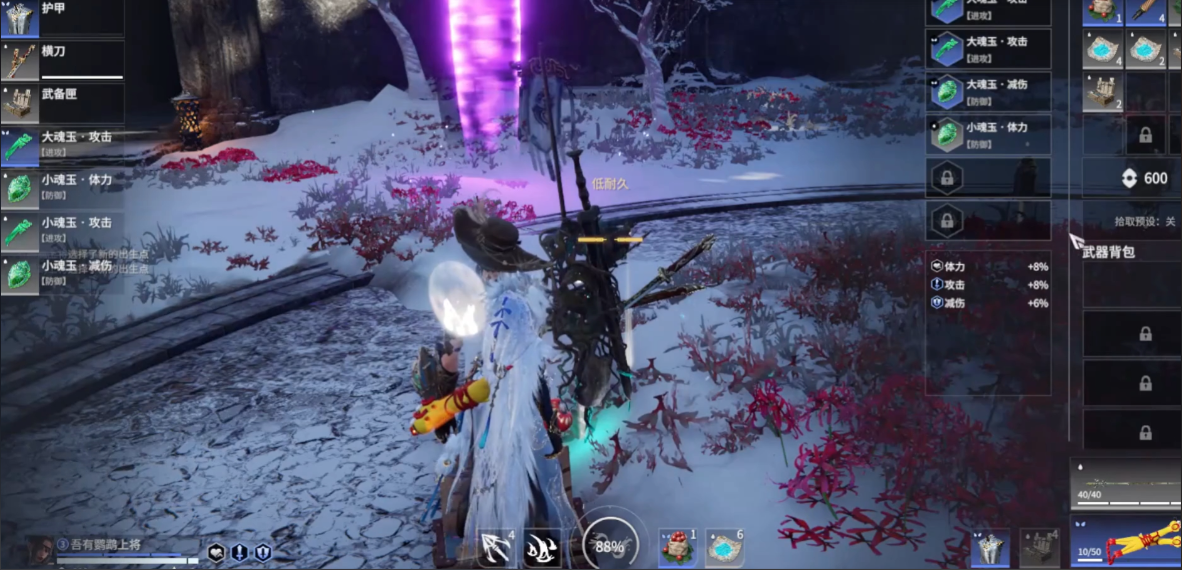The width and height of the screenshot is (1182, 570).
Task: Select the blue armor powder stack of 4 in the bag
Action: point(1103,49)
